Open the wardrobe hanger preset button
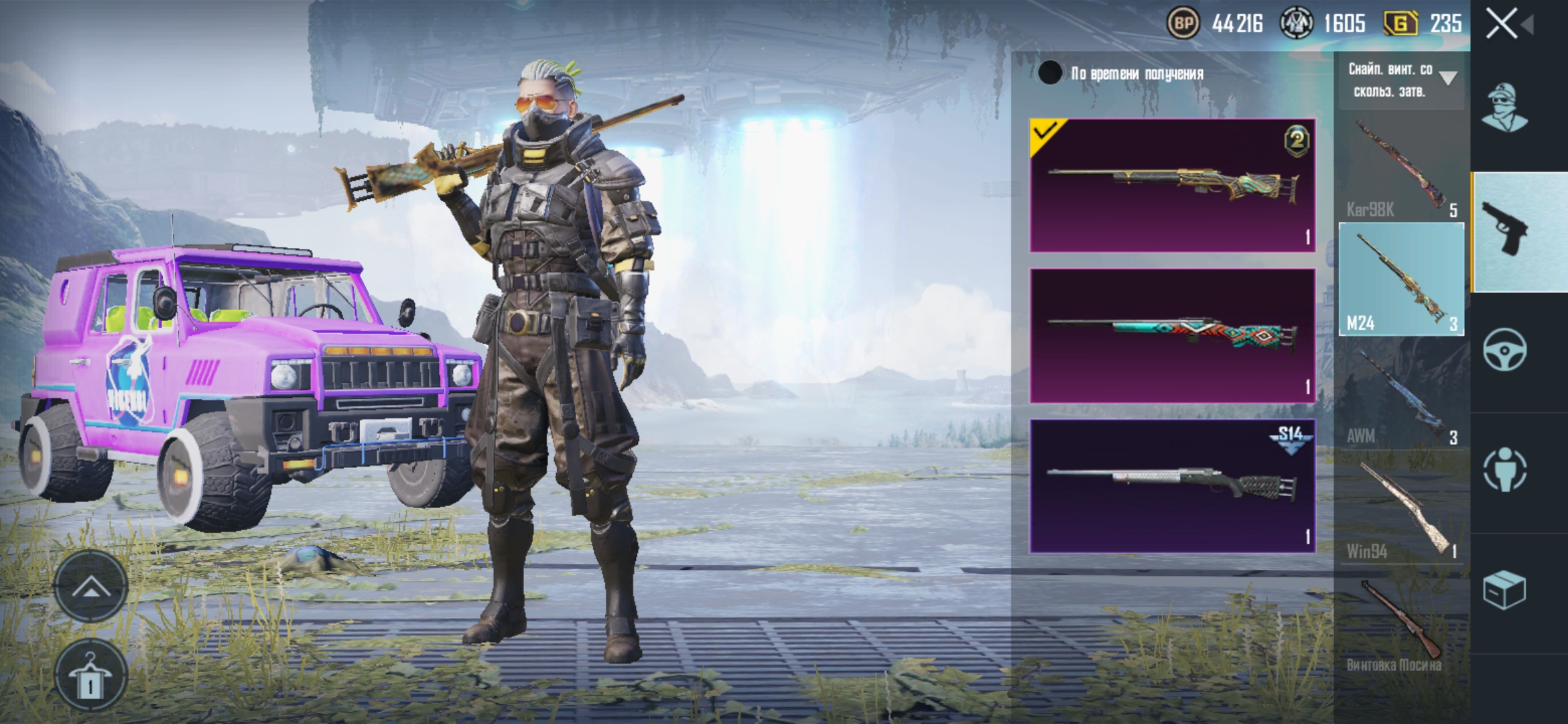Screen dimensions: 1568x724 (90, 674)
